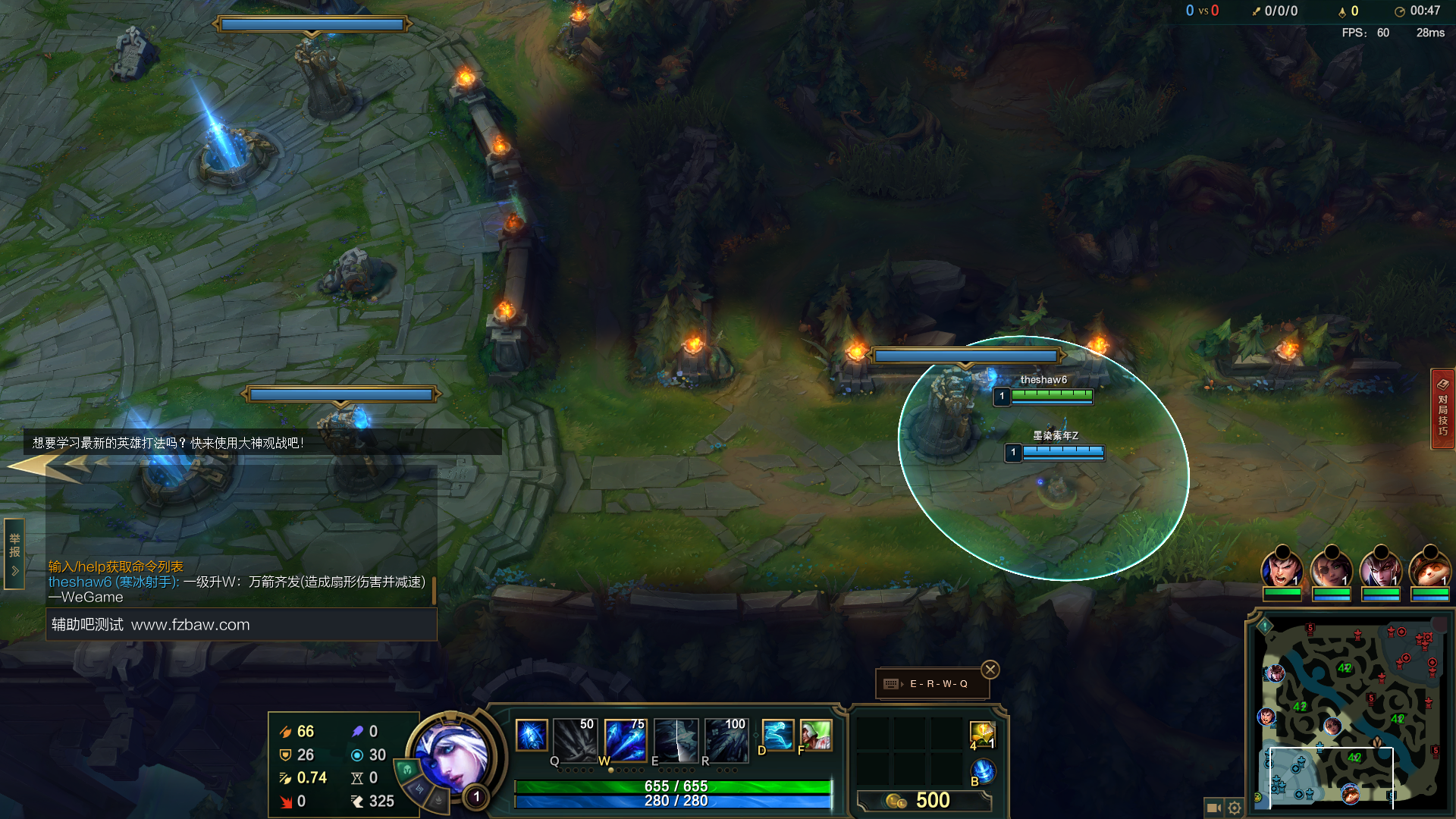This screenshot has height=819, width=1456.
Task: Close the E-R-W-Q skill order tip
Action: tap(990, 670)
